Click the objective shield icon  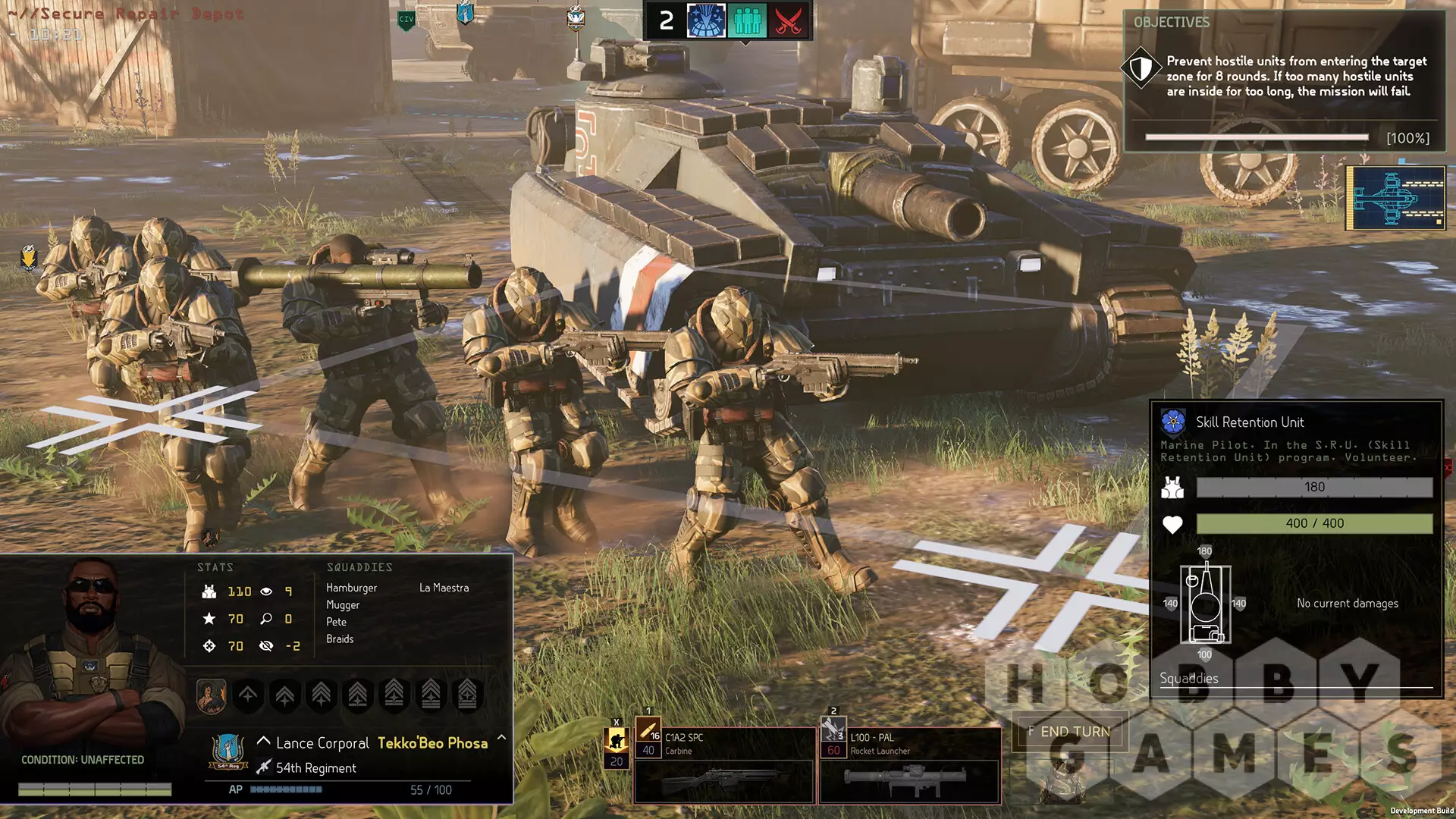pyautogui.click(x=1141, y=69)
